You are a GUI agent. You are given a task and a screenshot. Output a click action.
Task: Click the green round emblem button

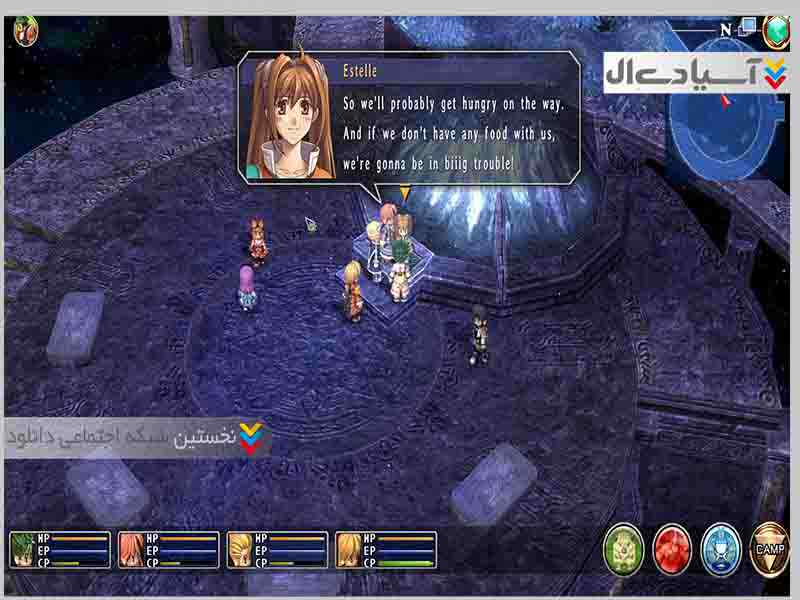point(623,548)
